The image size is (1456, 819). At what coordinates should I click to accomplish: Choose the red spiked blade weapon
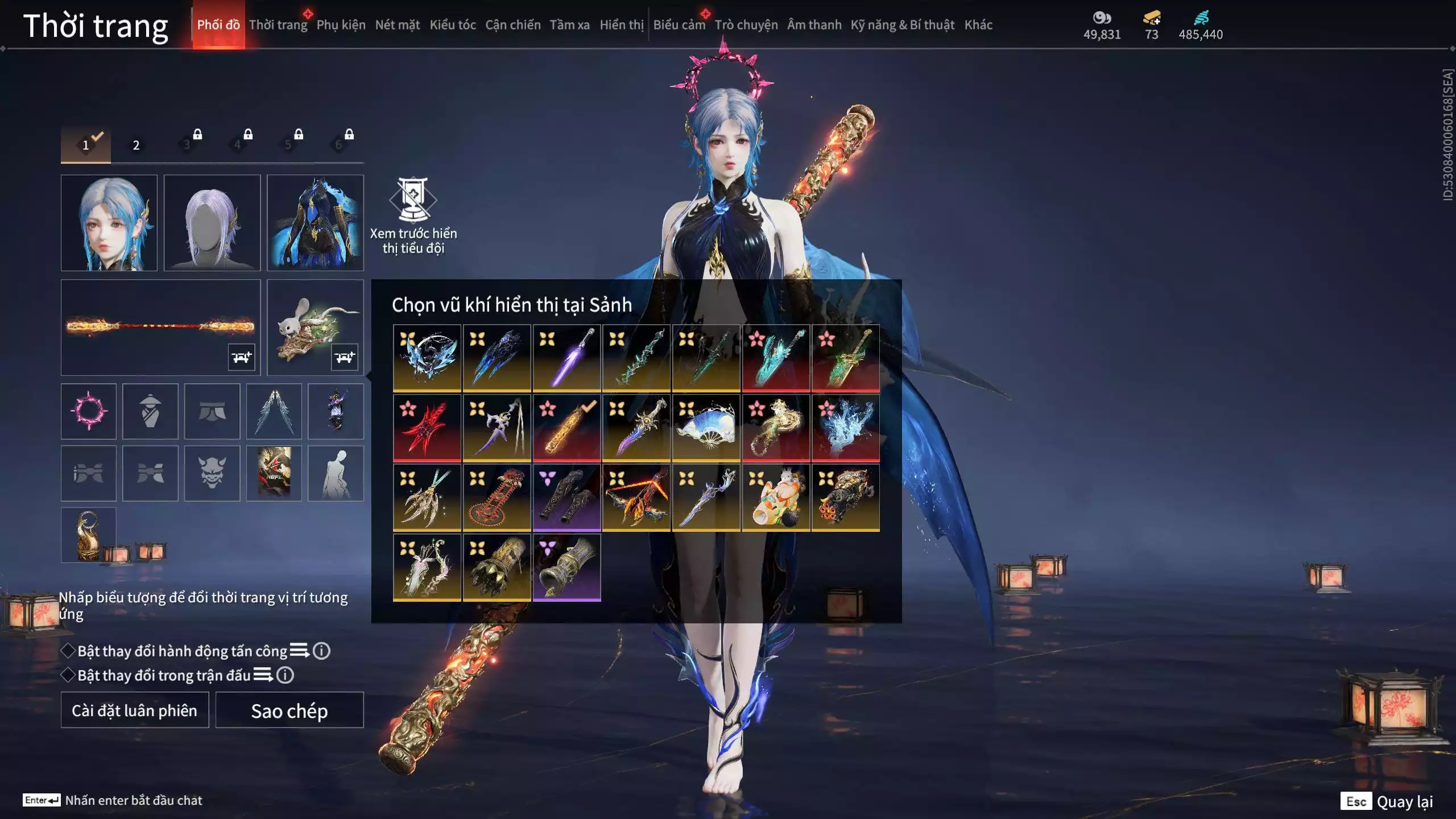tap(427, 428)
